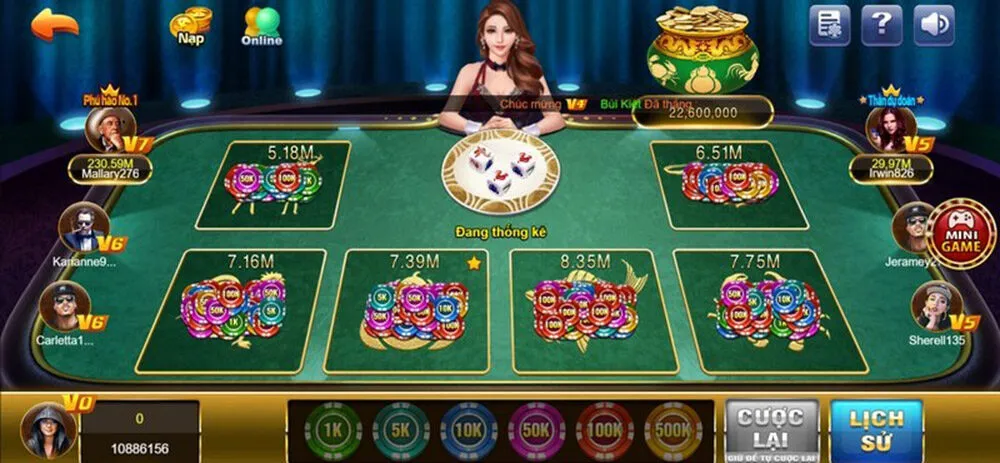
Task: Pick the 50K betting chip
Action: (x=537, y=430)
